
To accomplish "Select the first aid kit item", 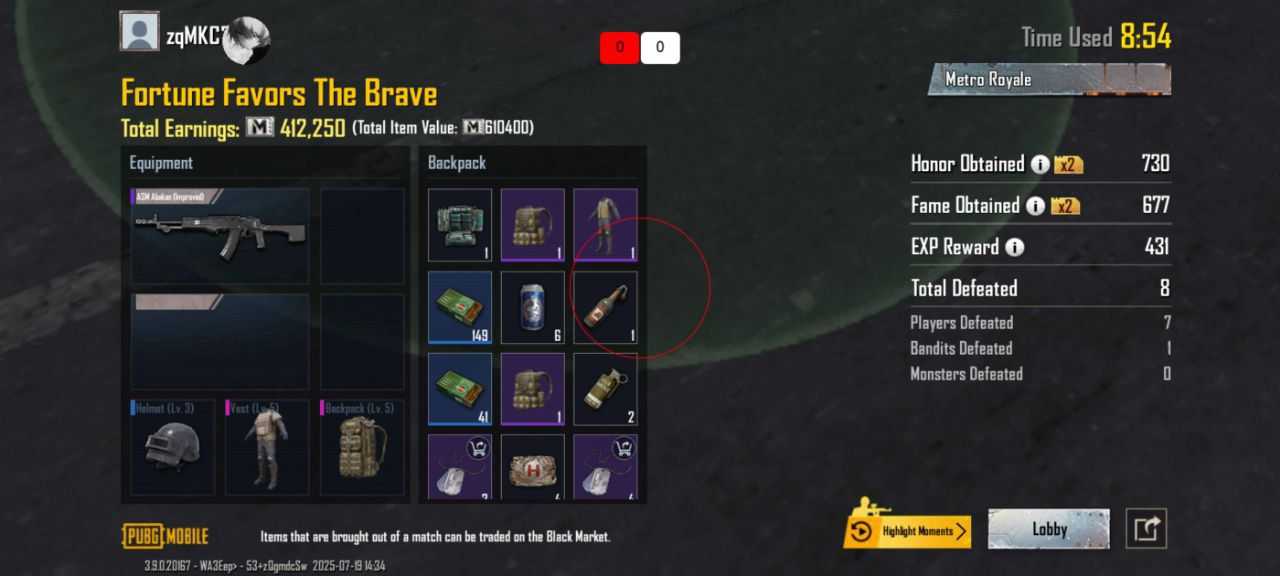I will [x=532, y=467].
